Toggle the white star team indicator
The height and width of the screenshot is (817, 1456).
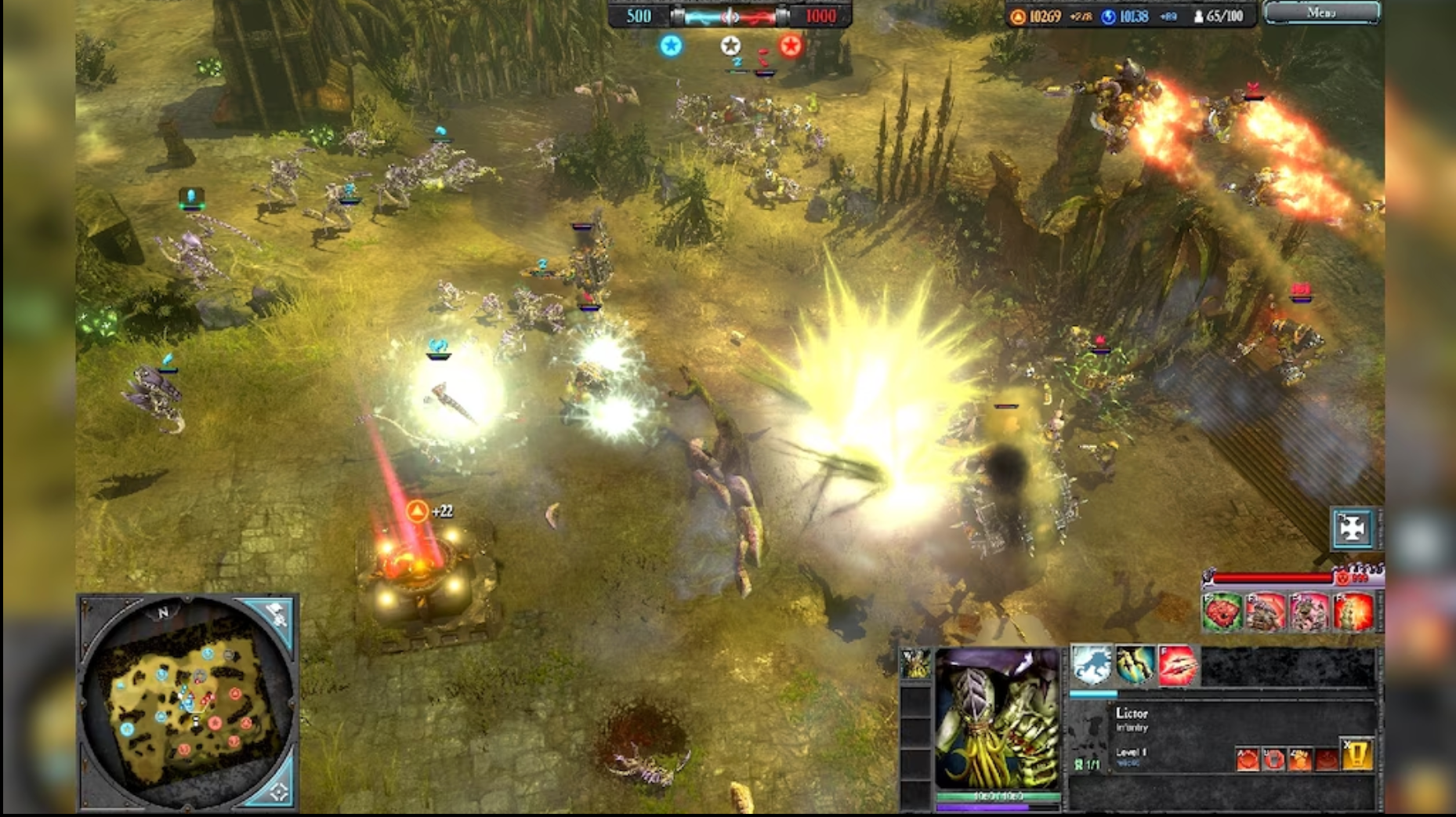click(x=731, y=46)
